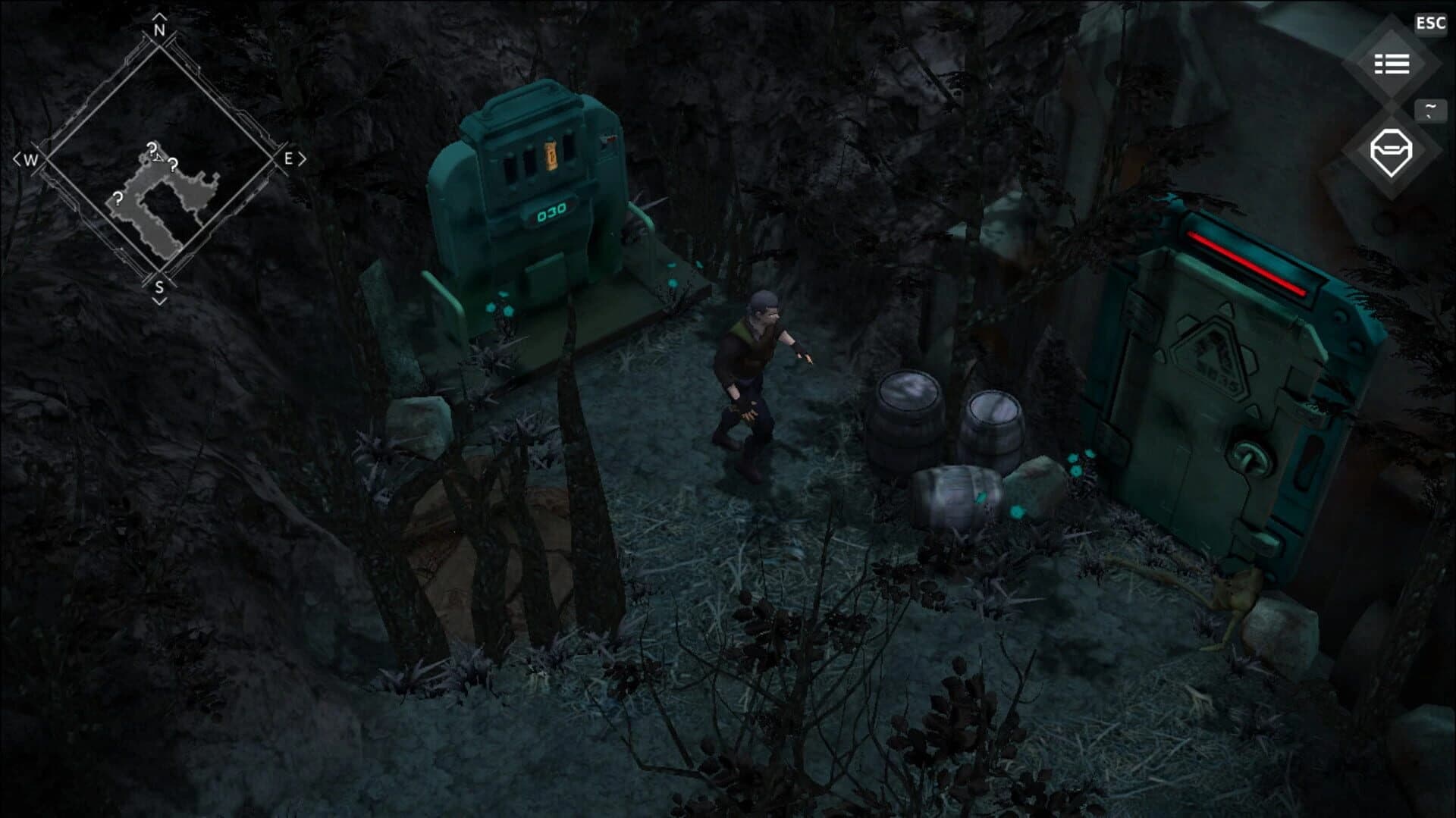Screen dimensions: 1456x818
Task: Select the north question mark on the minimap
Action: [152, 148]
